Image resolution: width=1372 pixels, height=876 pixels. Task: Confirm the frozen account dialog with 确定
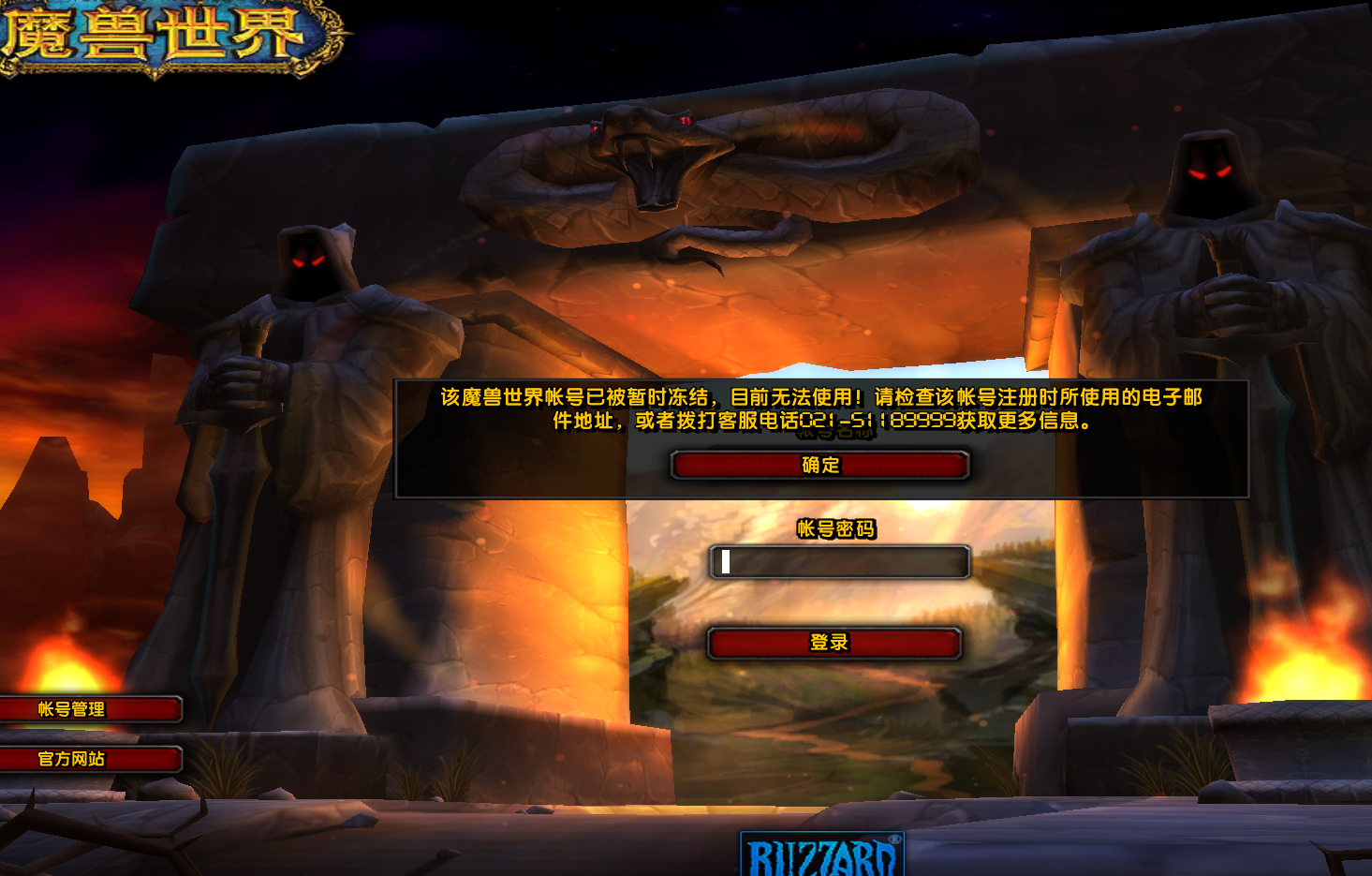pyautogui.click(x=820, y=466)
